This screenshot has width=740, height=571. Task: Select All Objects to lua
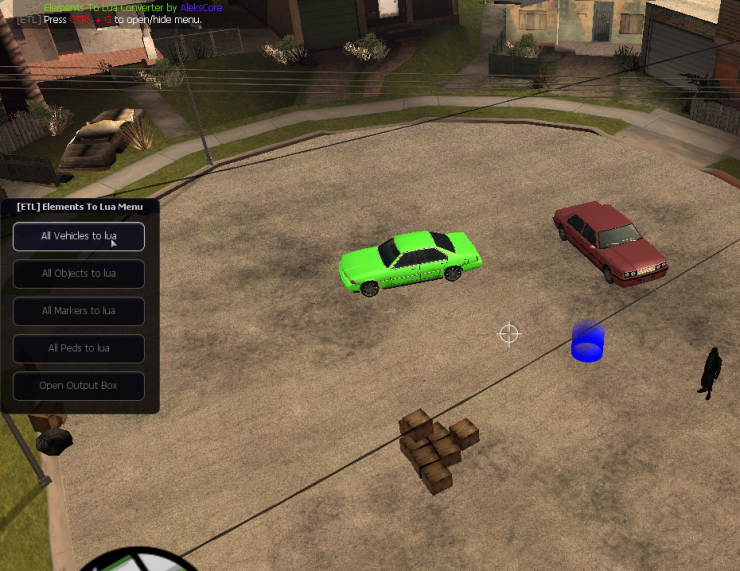click(x=78, y=273)
